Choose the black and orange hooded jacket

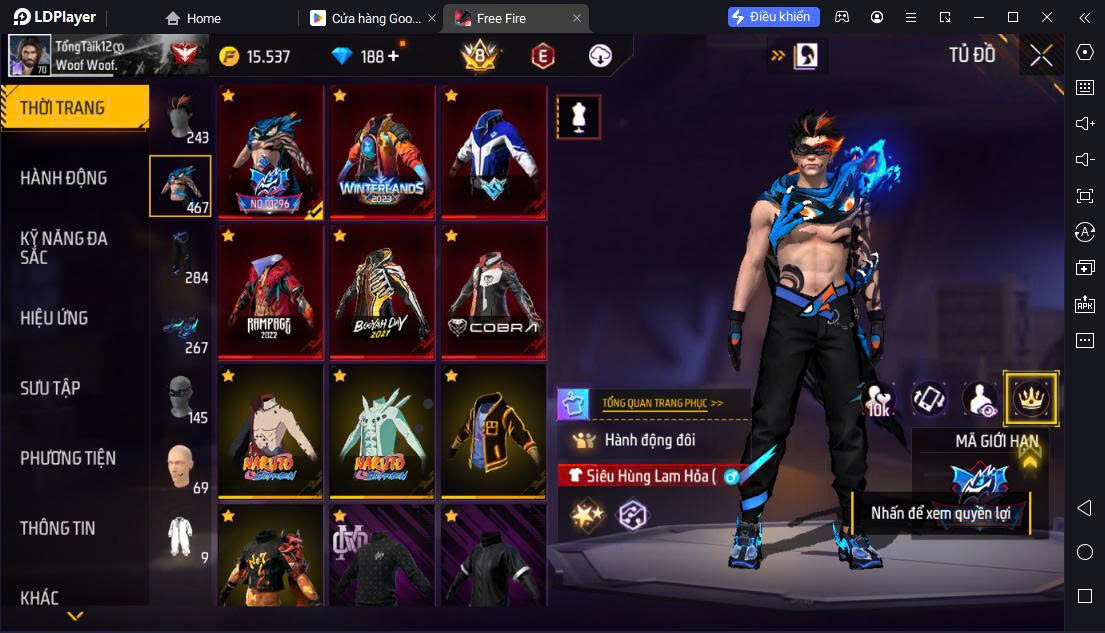pos(494,430)
